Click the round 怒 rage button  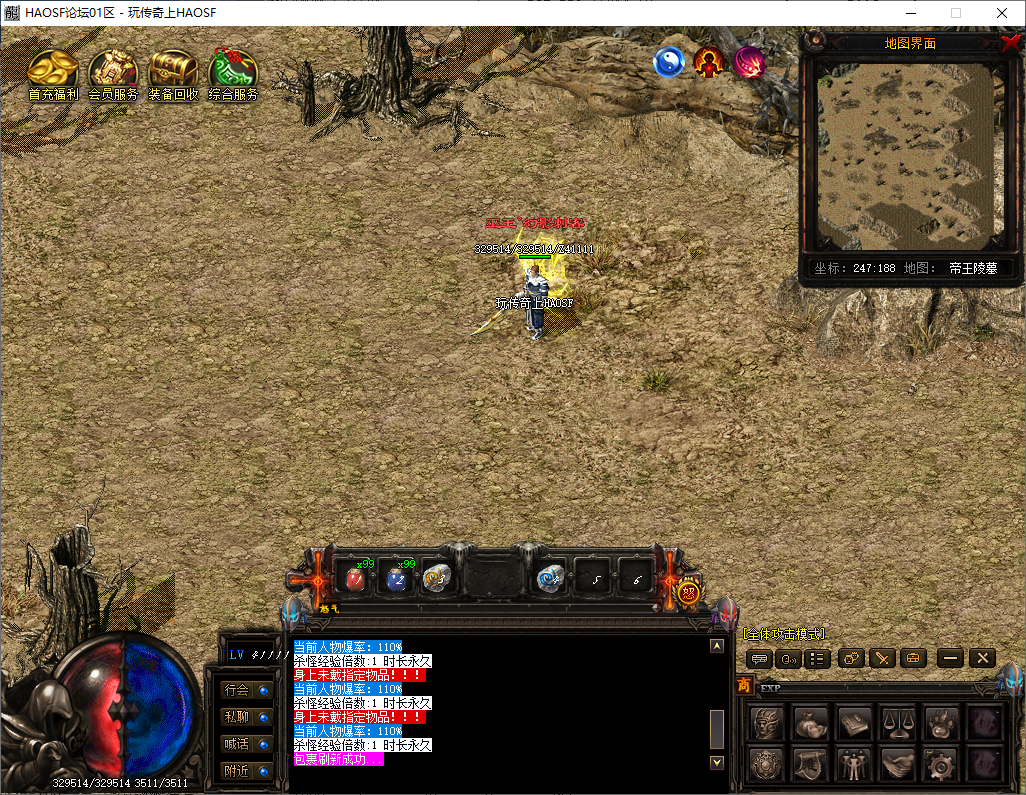click(x=688, y=592)
